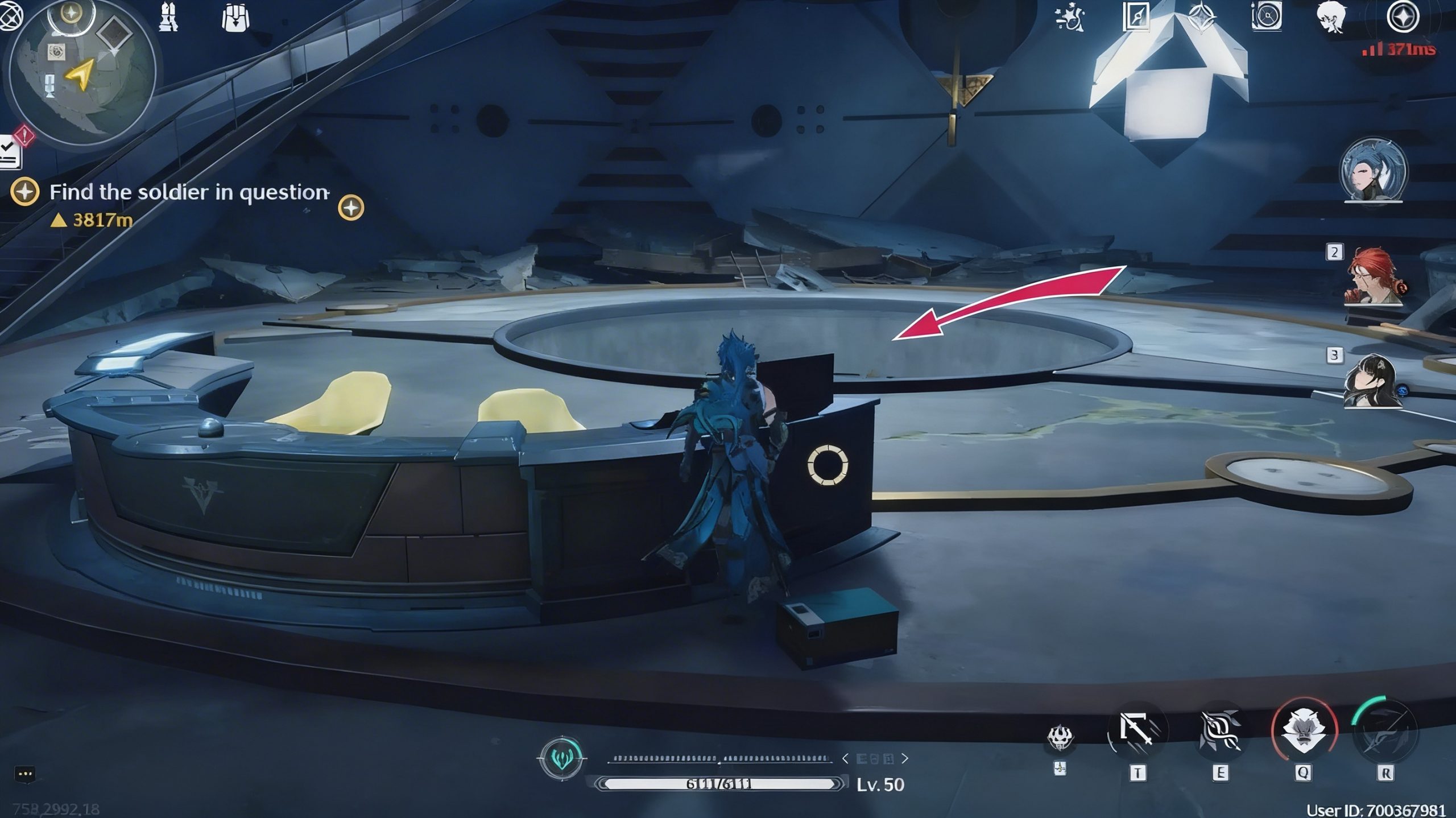Image resolution: width=1456 pixels, height=818 pixels.
Task: Open the compass guidebook icon
Action: (x=1136, y=17)
